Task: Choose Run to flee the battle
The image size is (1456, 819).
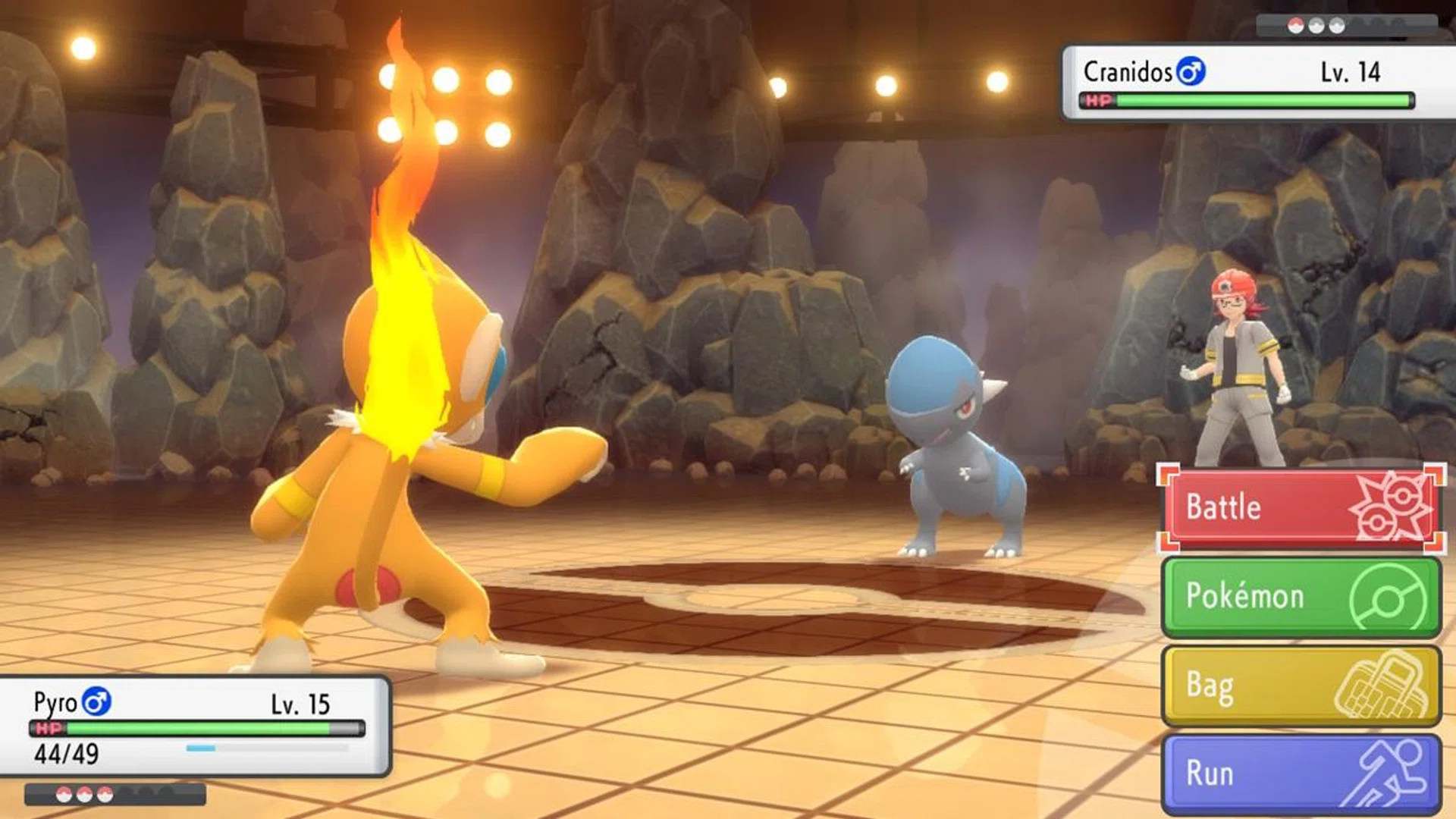Action: (x=1301, y=773)
